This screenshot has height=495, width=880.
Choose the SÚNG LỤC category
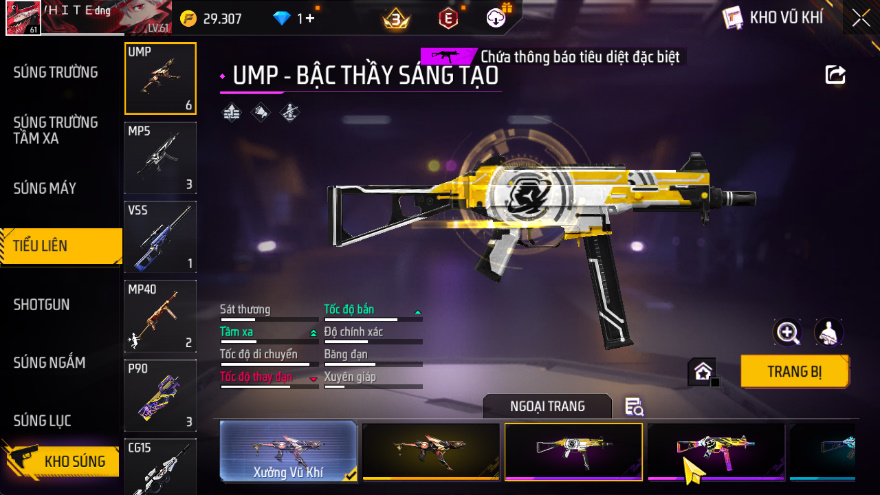point(48,420)
